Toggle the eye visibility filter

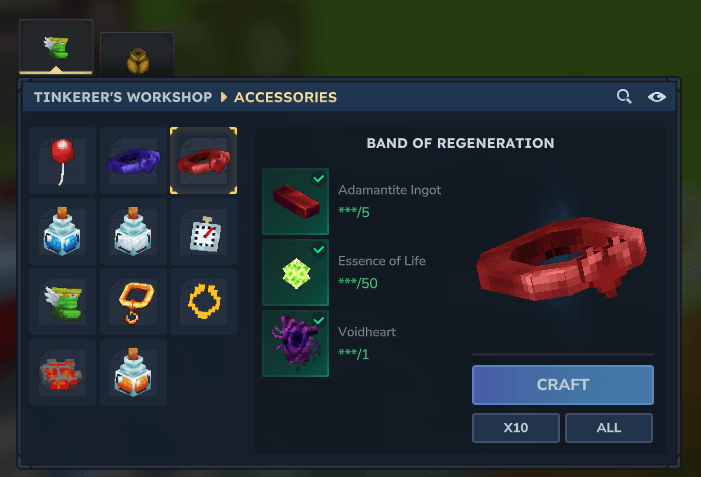pyautogui.click(x=656, y=97)
